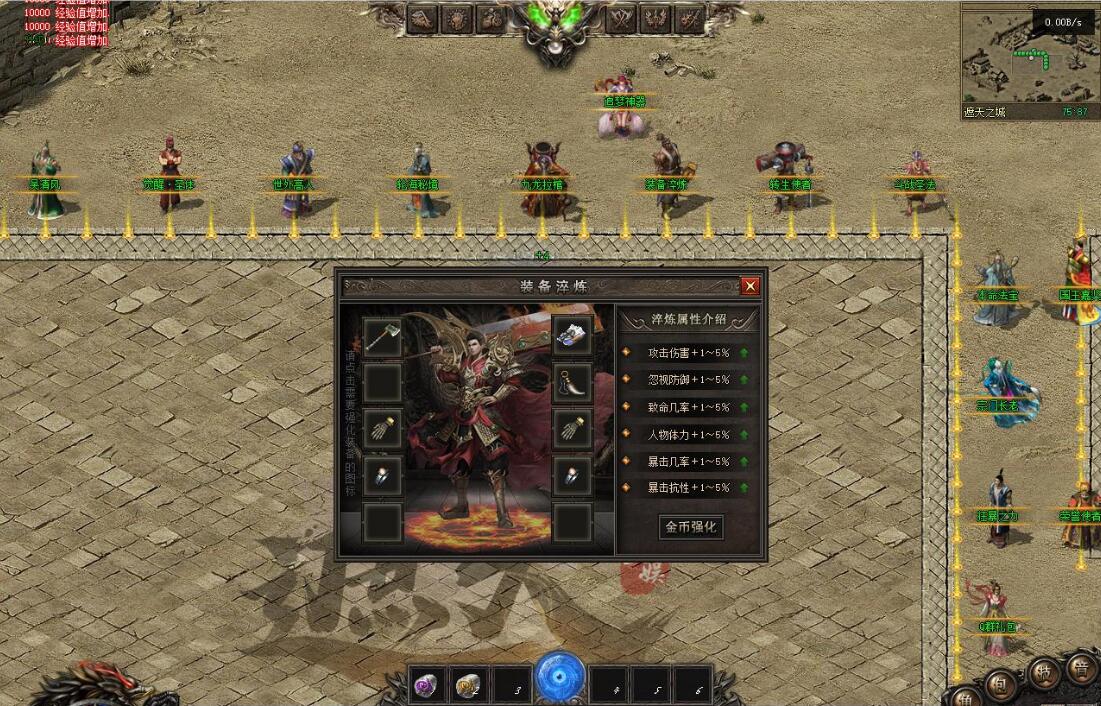This screenshot has width=1101, height=706.
Task: Use the golden scroll in hotbar slot 2
Action: (x=468, y=685)
